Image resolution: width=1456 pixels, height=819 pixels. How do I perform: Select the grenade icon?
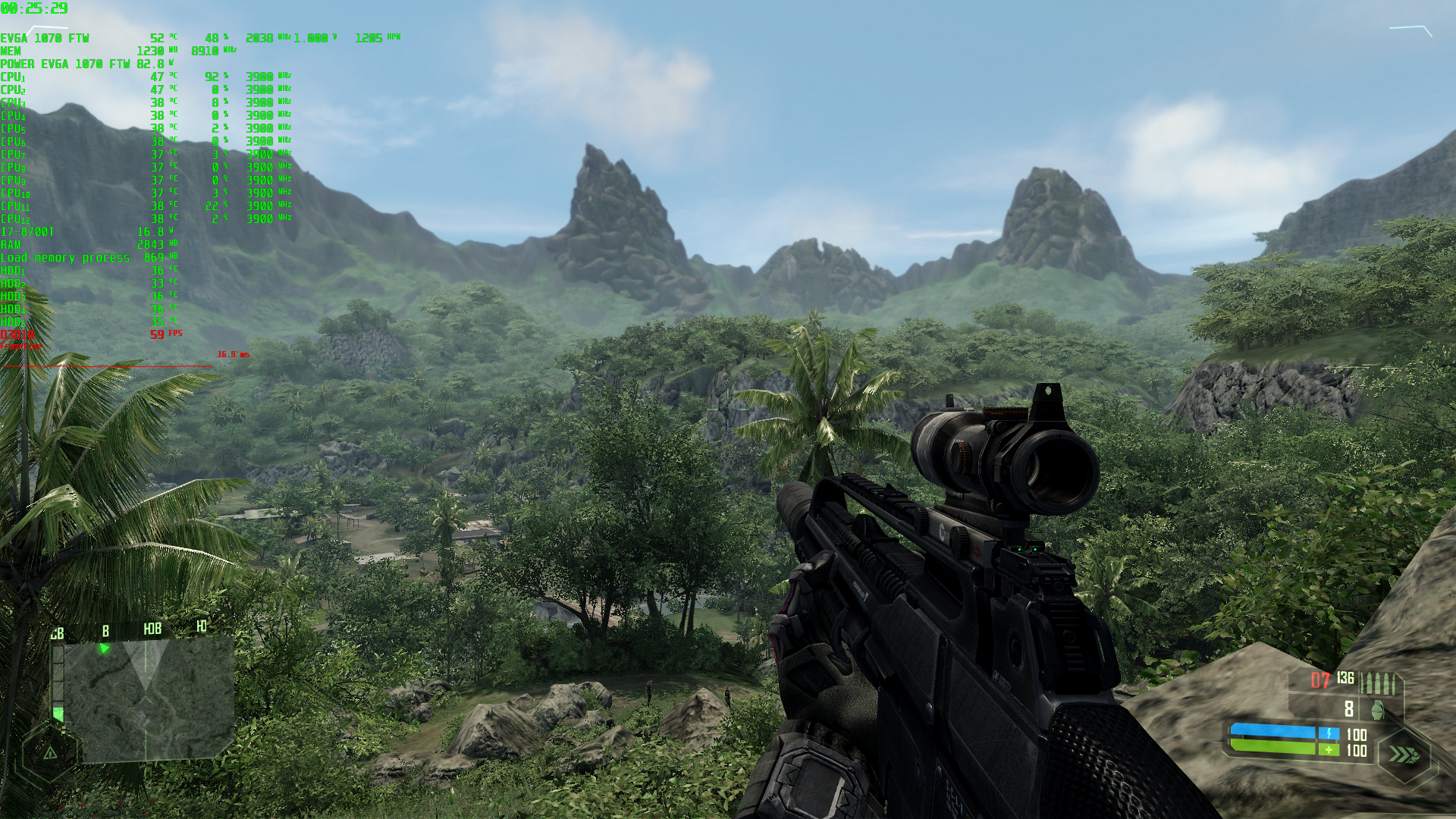[1378, 710]
